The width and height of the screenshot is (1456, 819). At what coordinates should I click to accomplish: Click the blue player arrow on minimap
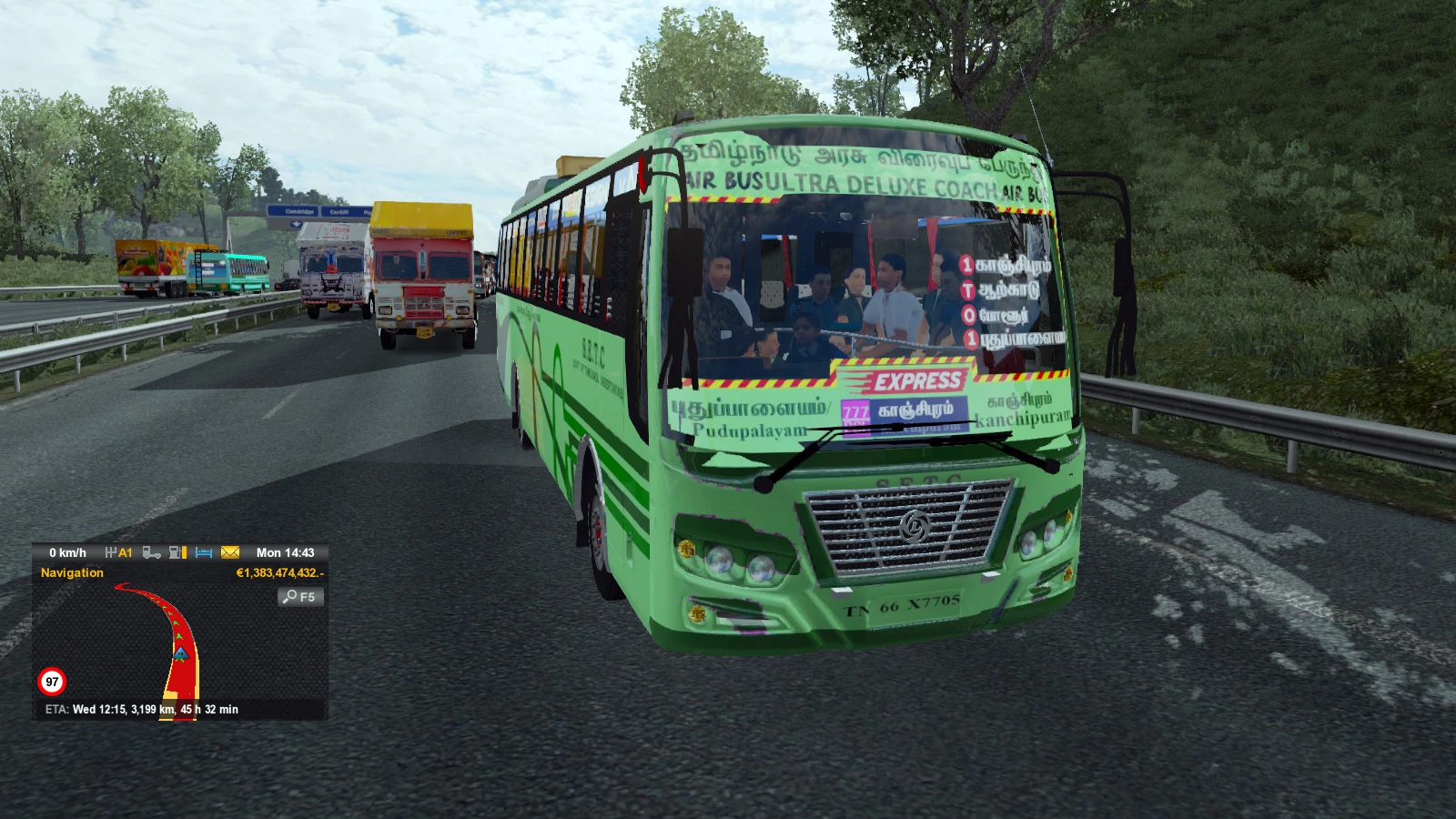pyautogui.click(x=181, y=652)
